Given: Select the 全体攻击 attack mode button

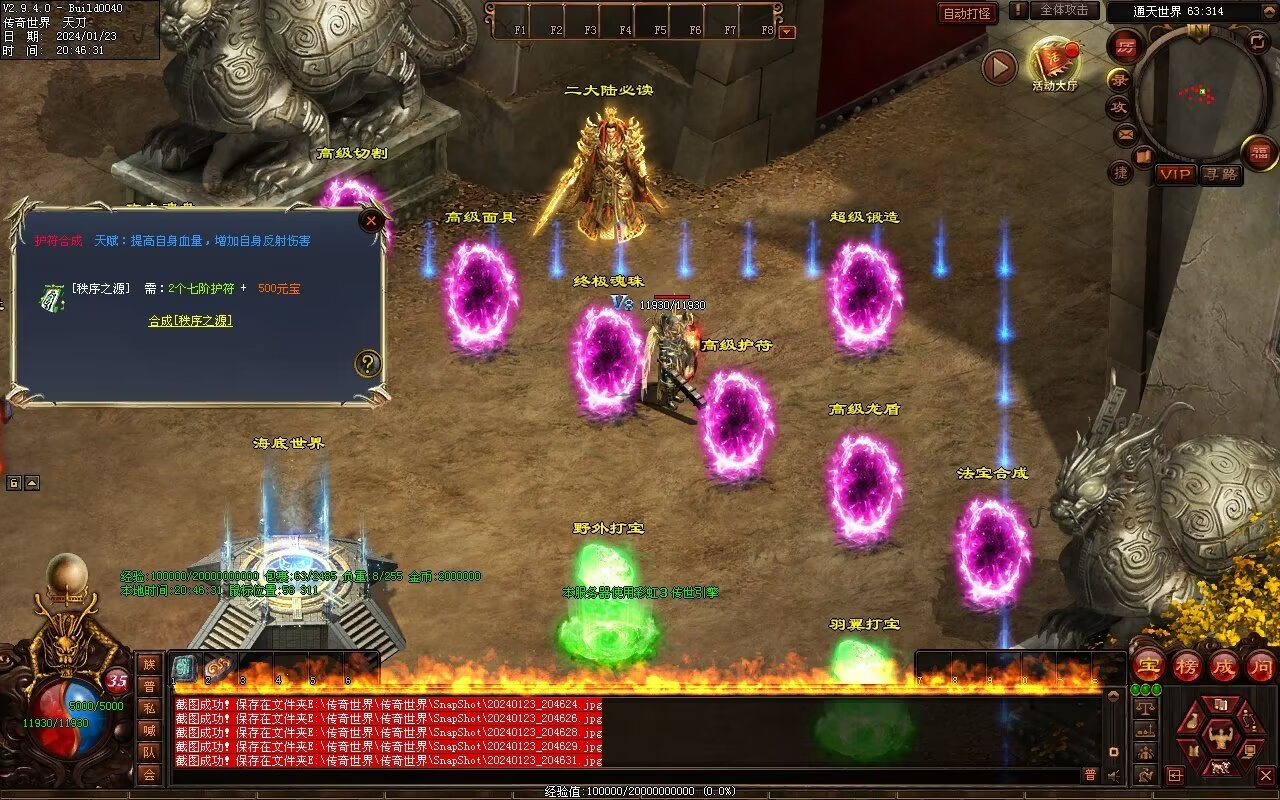Looking at the screenshot, I should pos(1064,10).
